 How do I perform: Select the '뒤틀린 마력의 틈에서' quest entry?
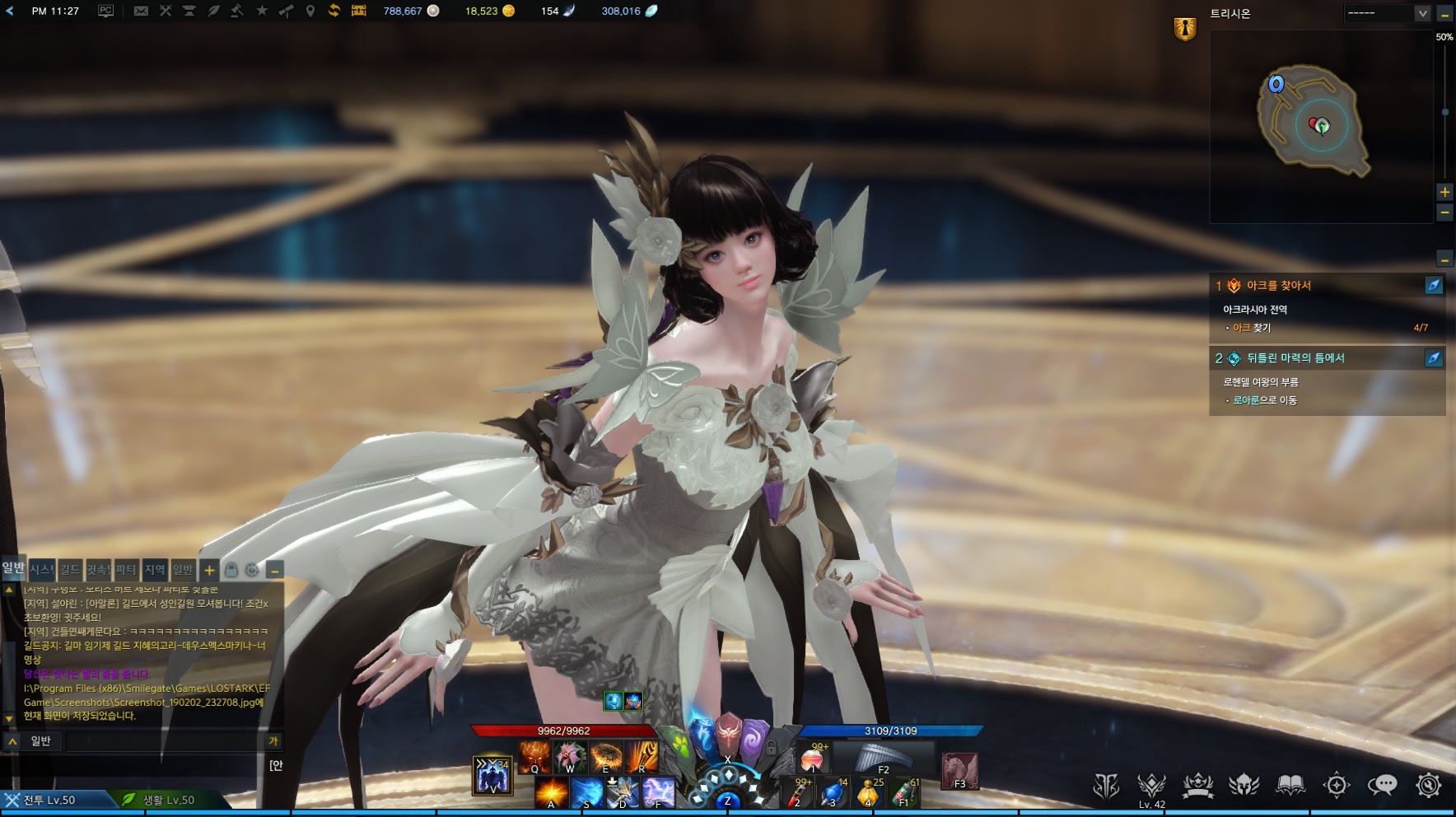coord(1295,358)
